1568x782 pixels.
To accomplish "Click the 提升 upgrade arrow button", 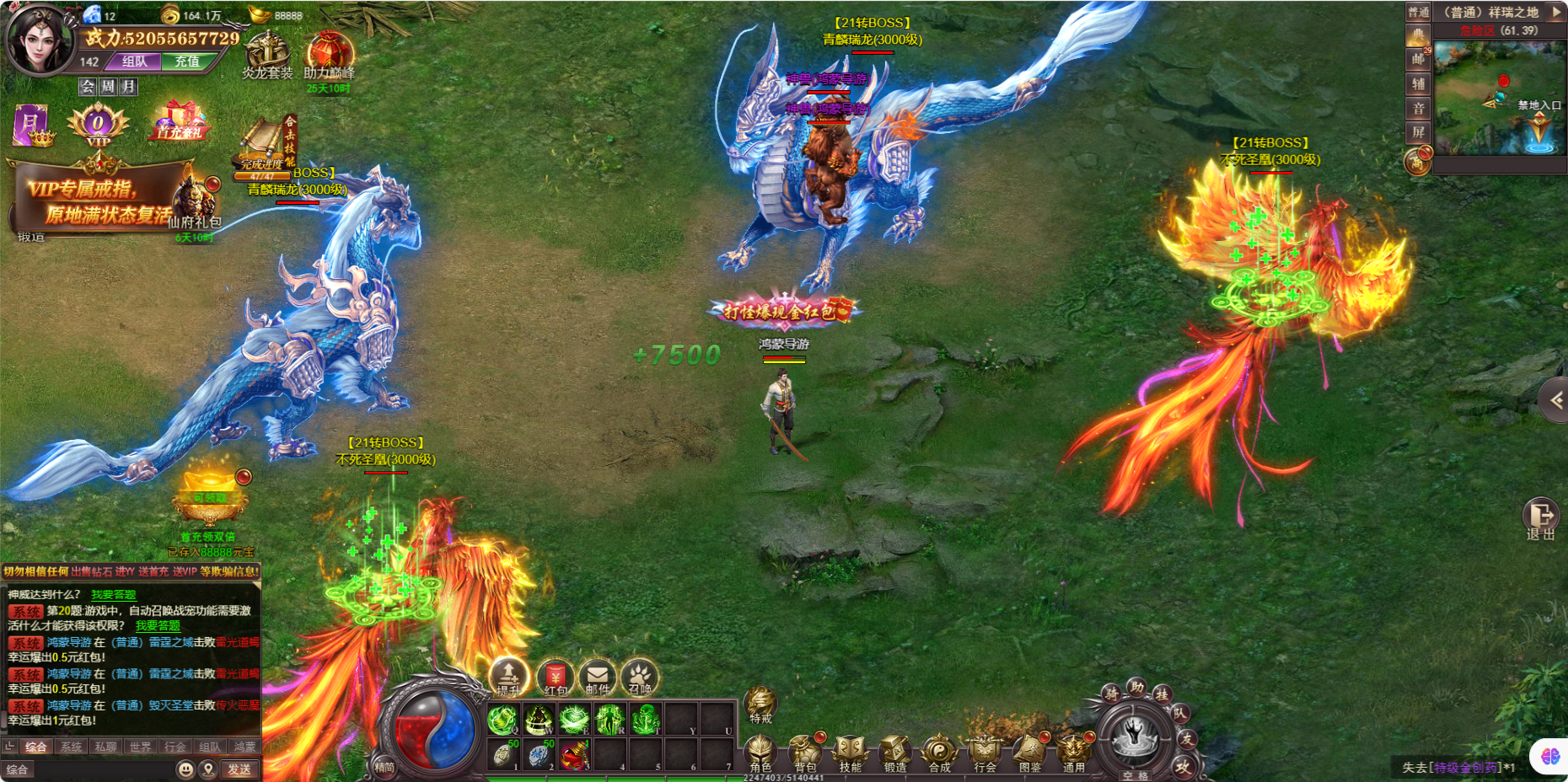I will click(508, 677).
